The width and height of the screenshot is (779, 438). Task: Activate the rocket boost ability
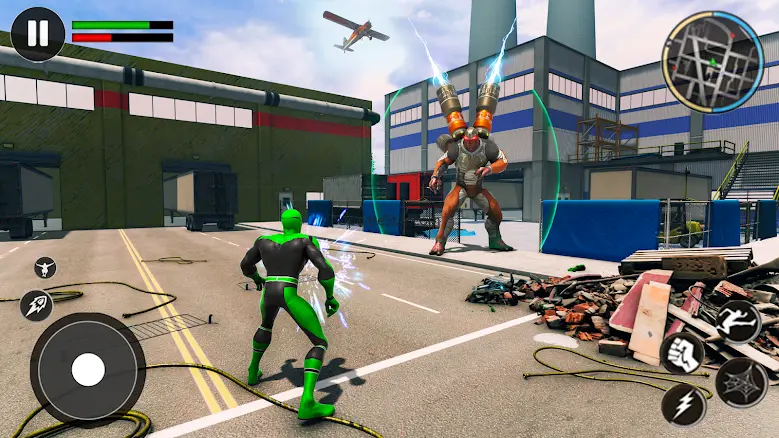point(36,306)
